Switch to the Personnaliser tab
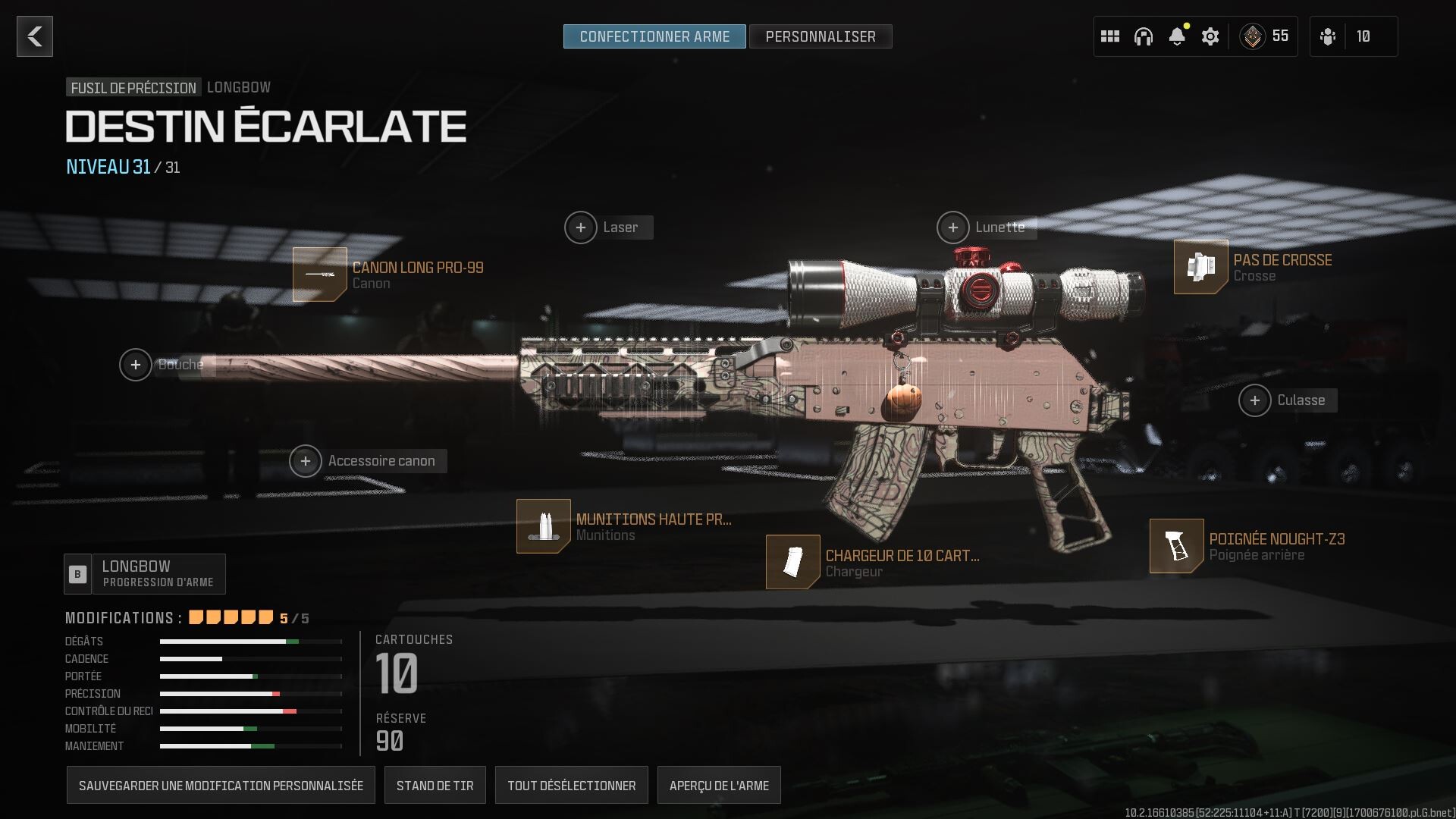This screenshot has width=1456, height=819. pyautogui.click(x=821, y=36)
